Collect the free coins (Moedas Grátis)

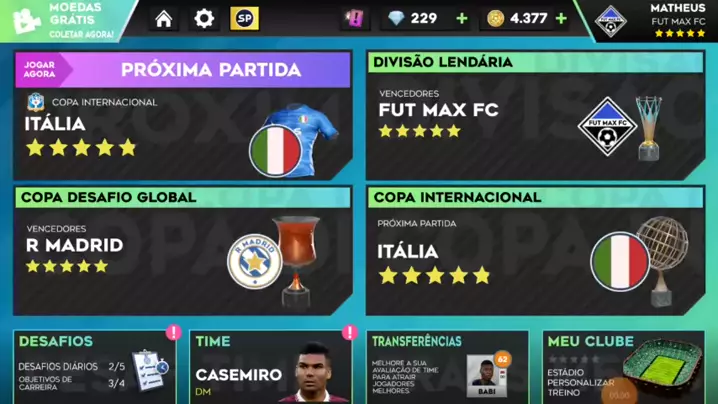[x=60, y=20]
